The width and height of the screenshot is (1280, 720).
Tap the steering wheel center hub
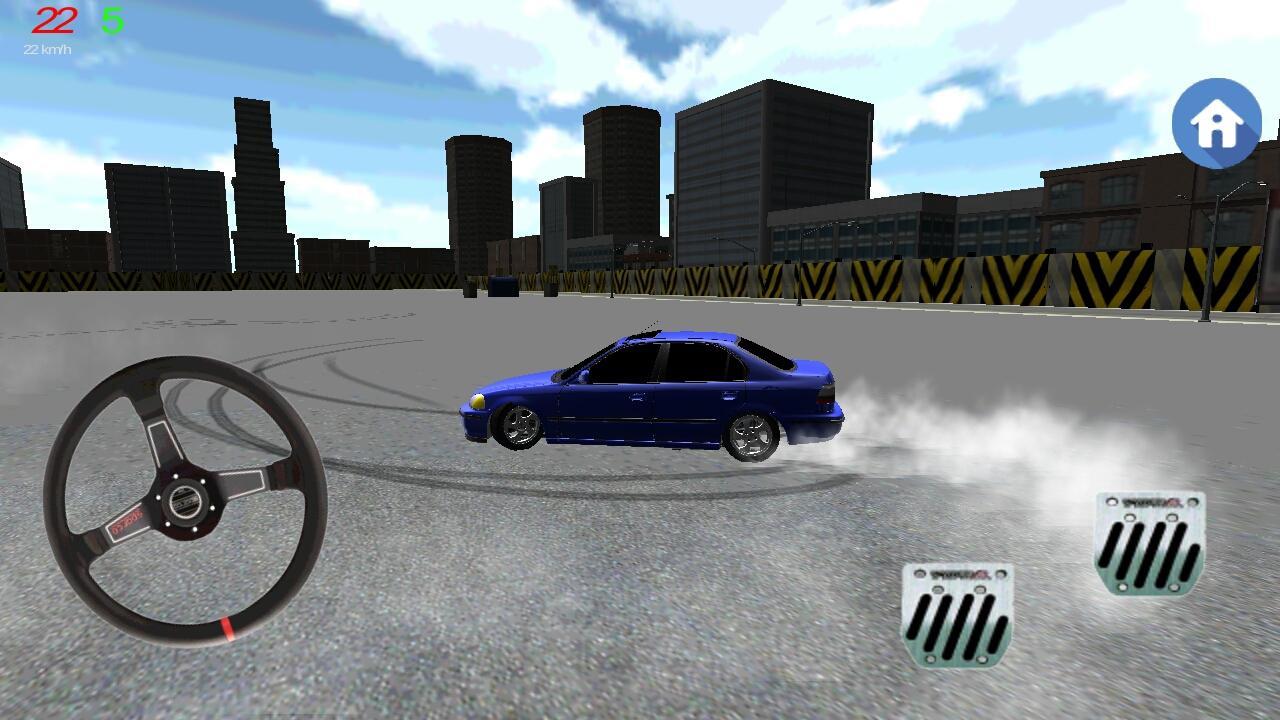pyautogui.click(x=183, y=501)
